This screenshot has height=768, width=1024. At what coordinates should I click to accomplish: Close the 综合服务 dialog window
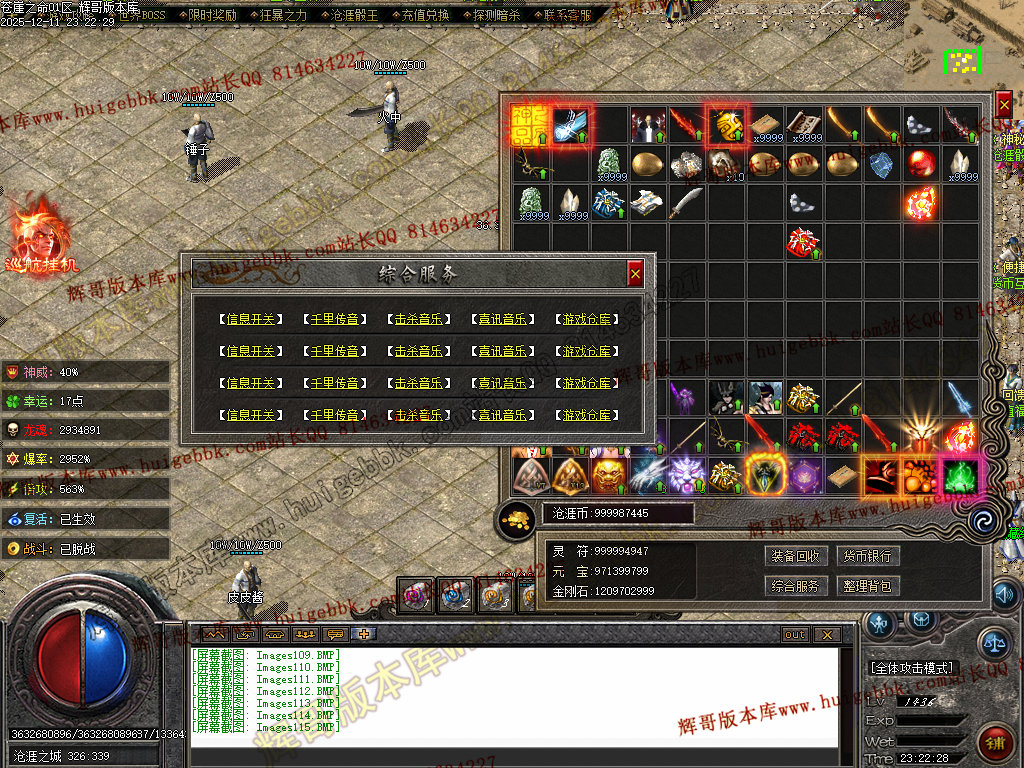635,273
